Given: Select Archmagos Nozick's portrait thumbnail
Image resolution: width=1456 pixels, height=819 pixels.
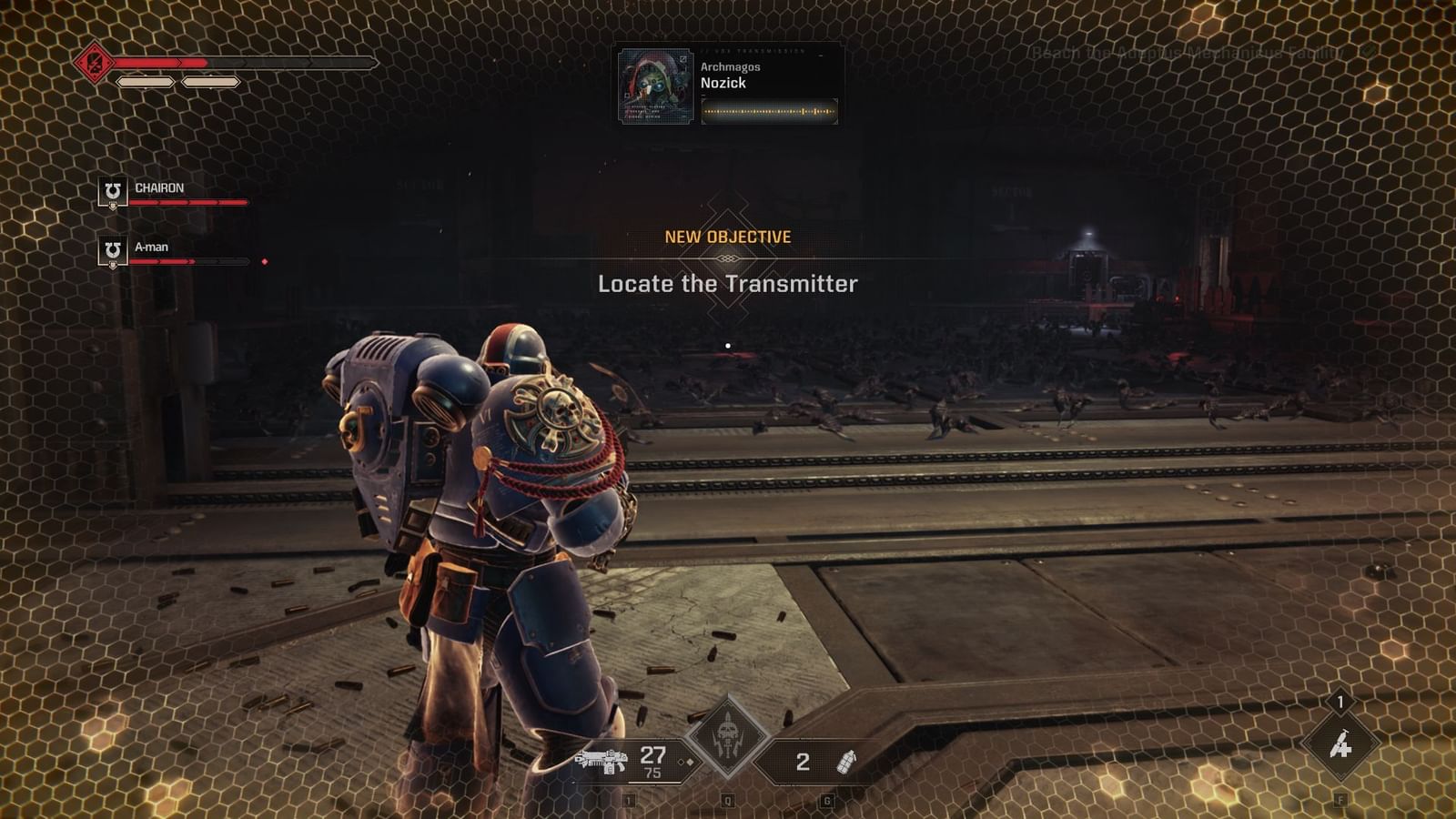Looking at the screenshot, I should pyautogui.click(x=653, y=86).
